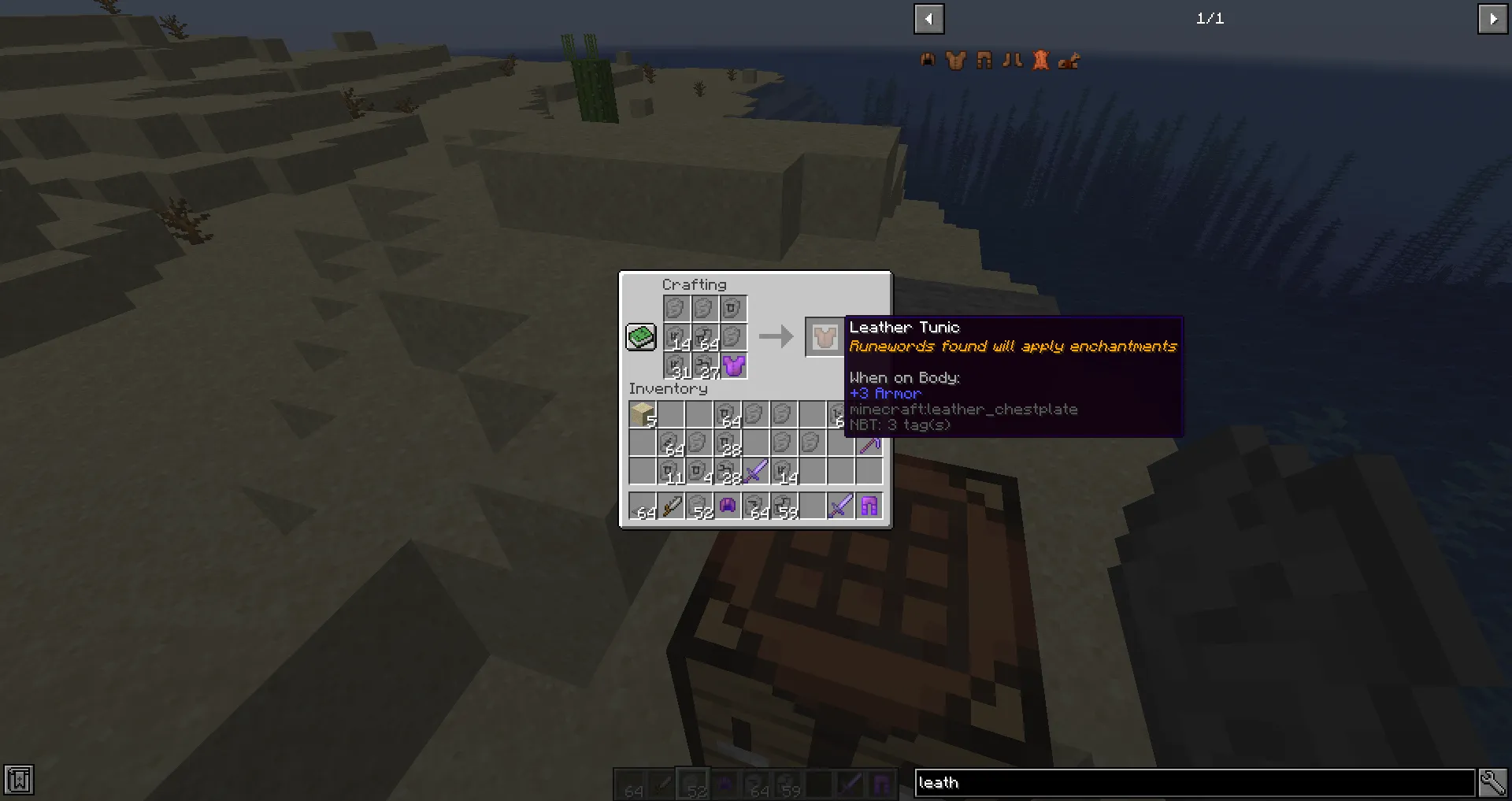This screenshot has width=1512, height=801.
Task: Click the leather pants icon near the page counter
Action: tap(984, 61)
